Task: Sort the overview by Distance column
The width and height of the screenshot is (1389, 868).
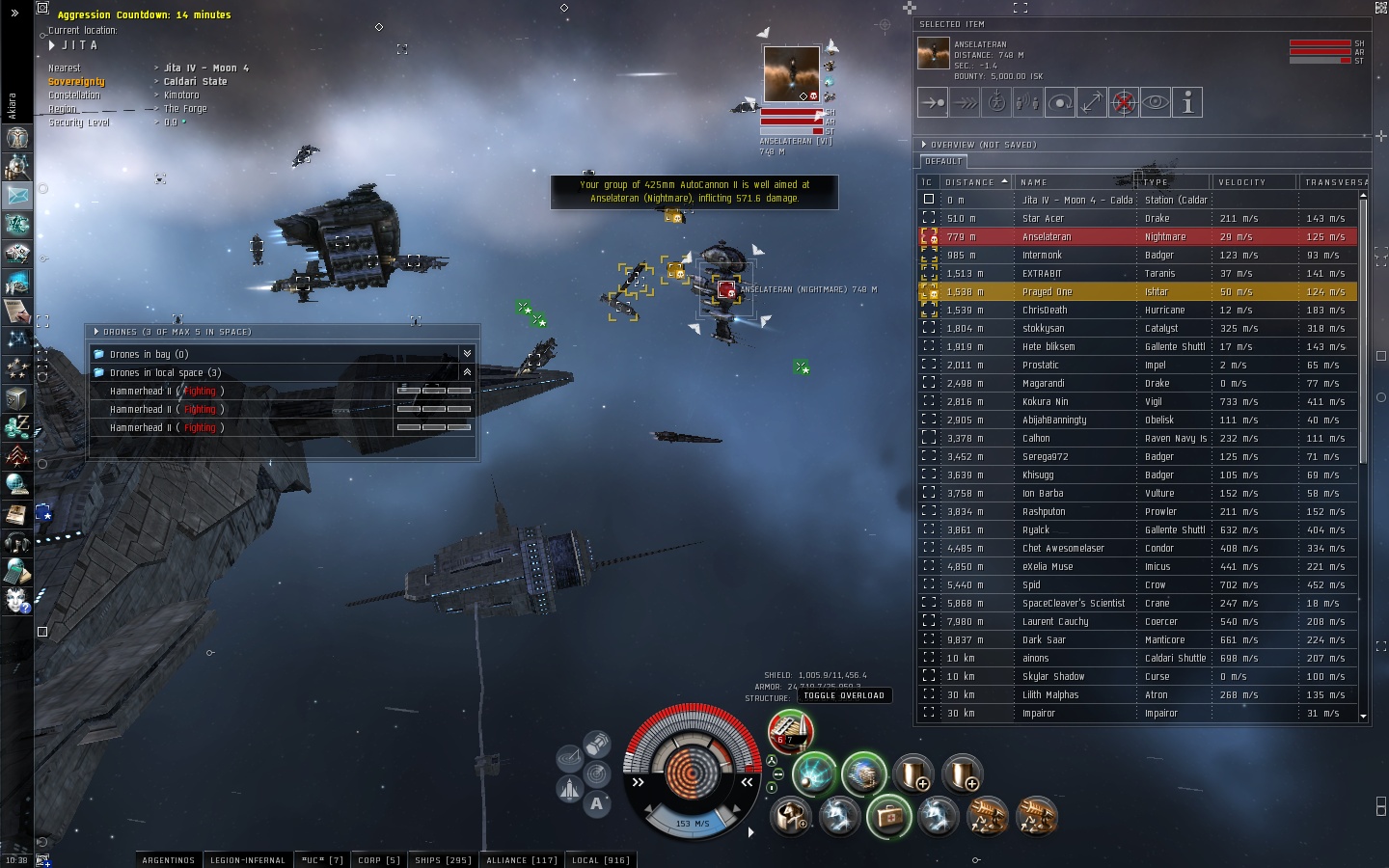Action: click(x=974, y=182)
